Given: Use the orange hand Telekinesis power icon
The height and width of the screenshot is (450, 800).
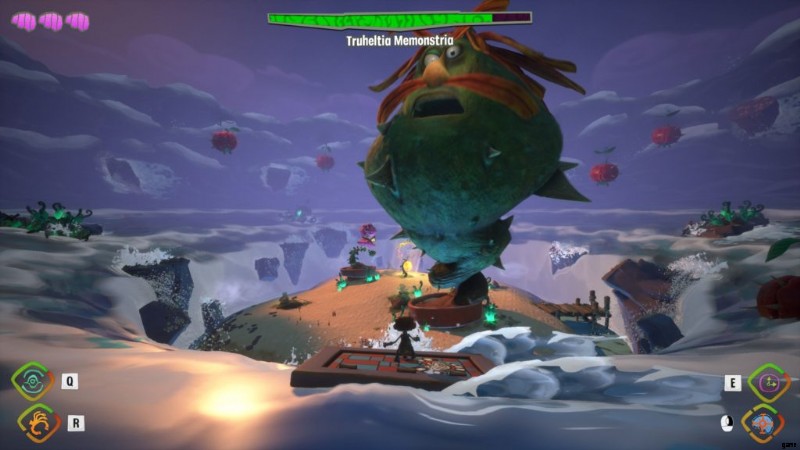Looking at the screenshot, I should click(37, 423).
